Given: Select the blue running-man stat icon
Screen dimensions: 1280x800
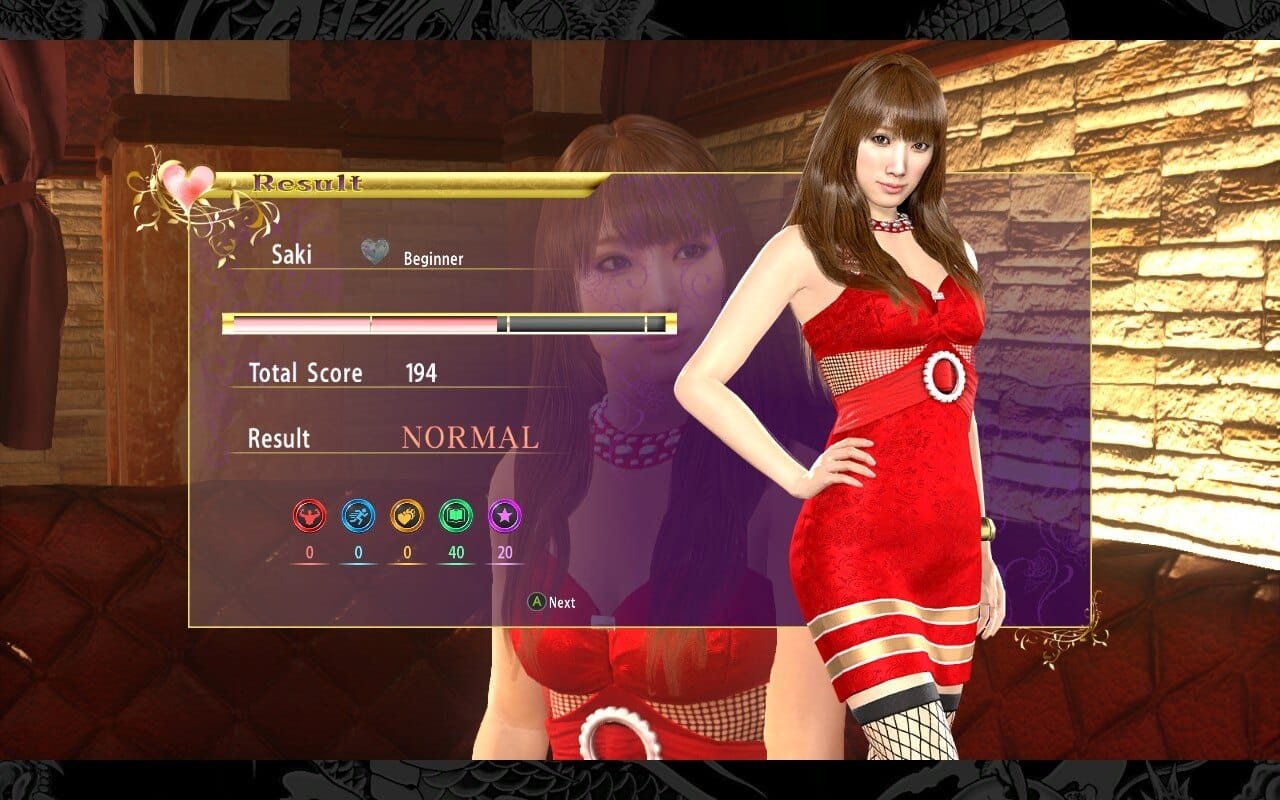Looking at the screenshot, I should tap(358, 516).
